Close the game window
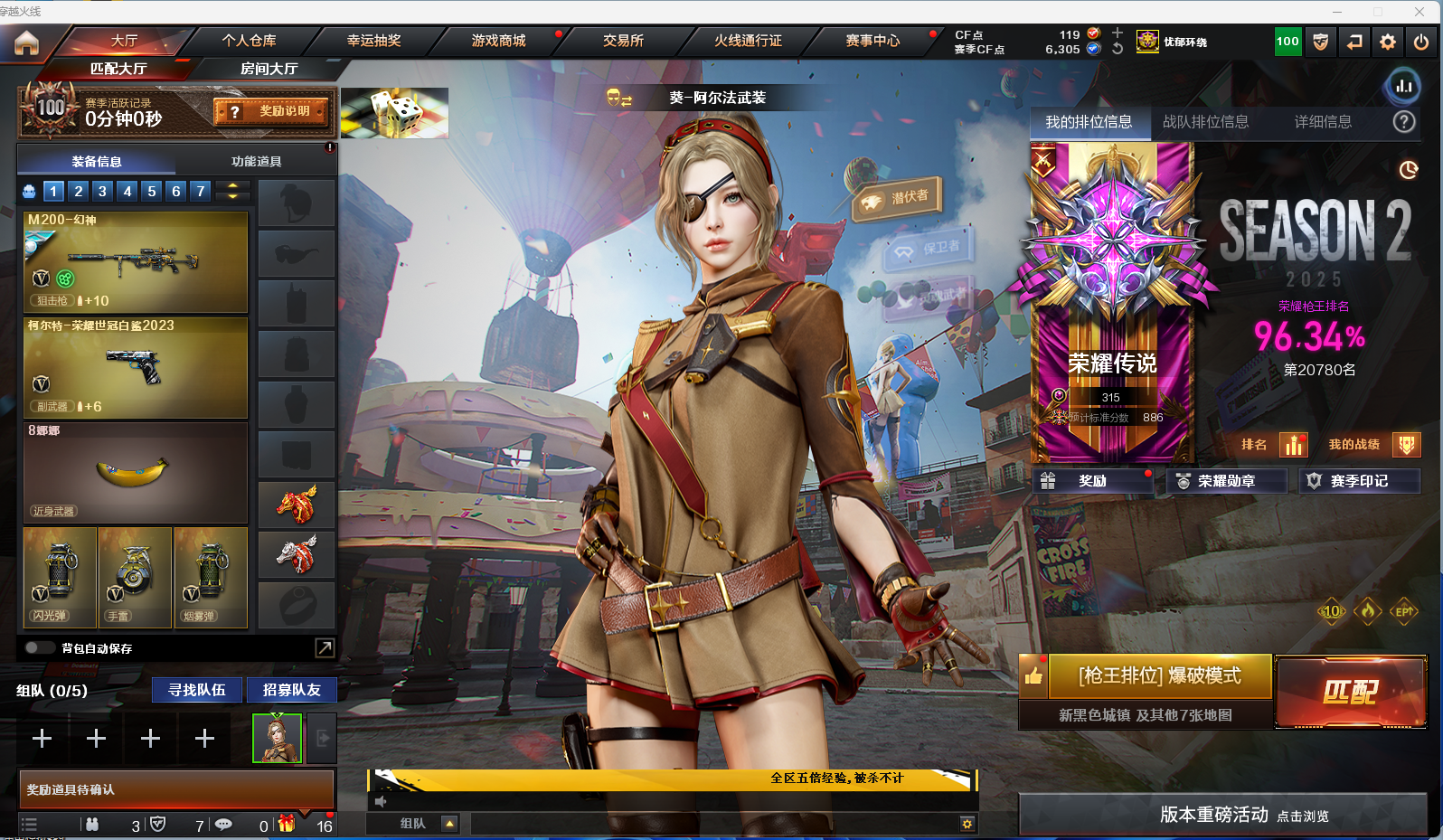 (x=1419, y=11)
